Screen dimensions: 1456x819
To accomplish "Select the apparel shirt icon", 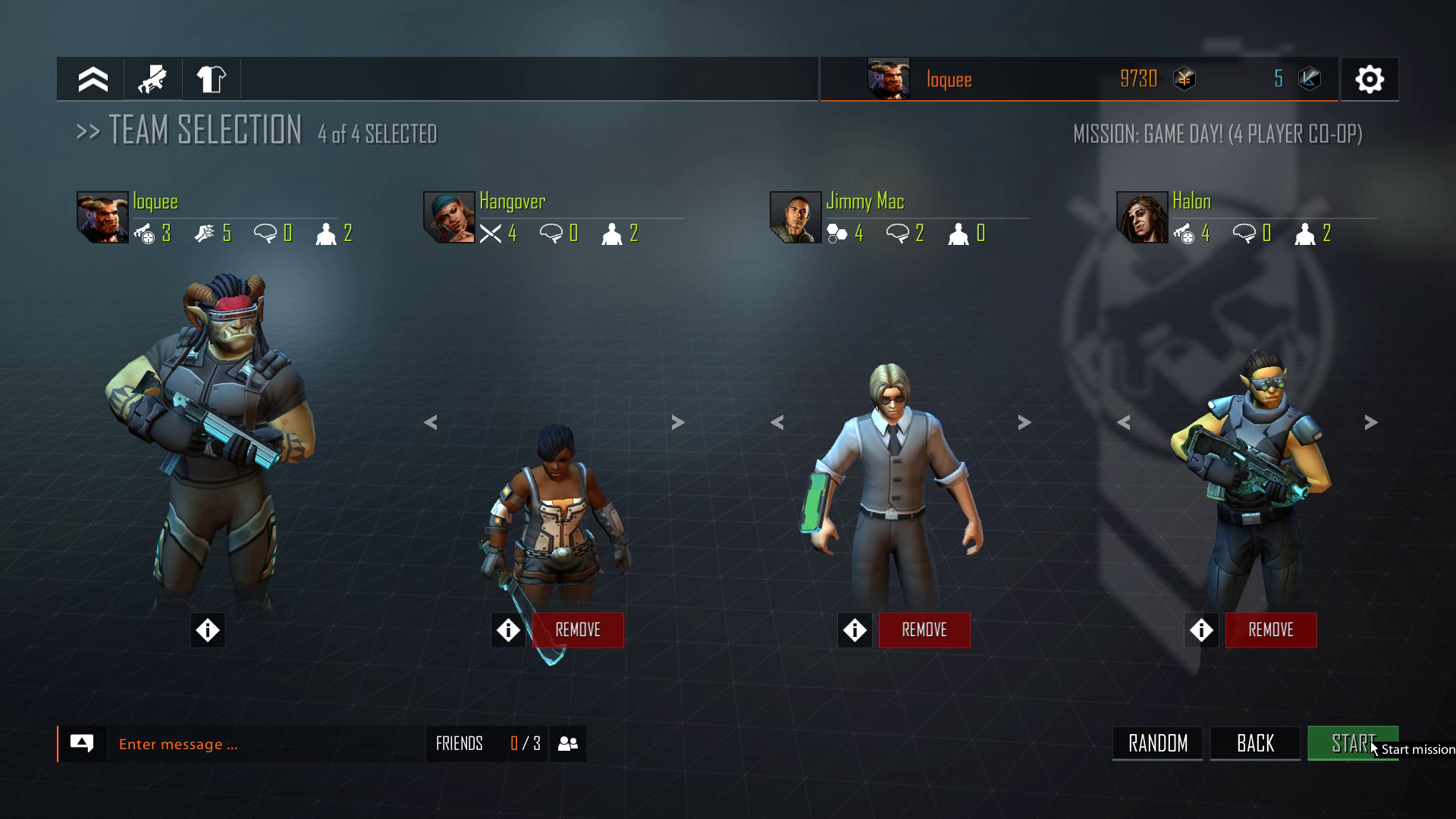I will tap(212, 79).
